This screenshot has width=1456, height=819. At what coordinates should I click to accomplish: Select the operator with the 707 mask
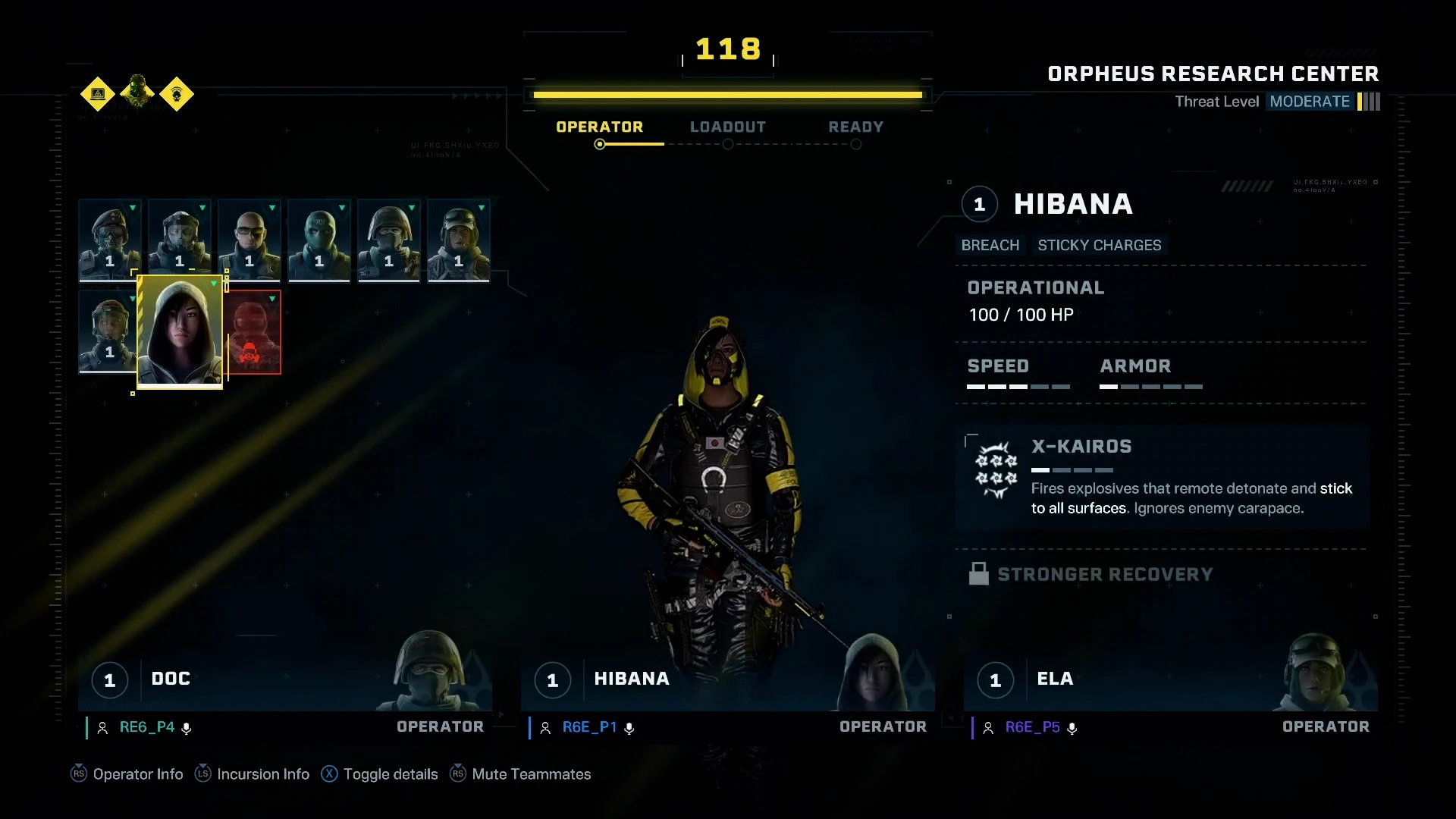318,240
